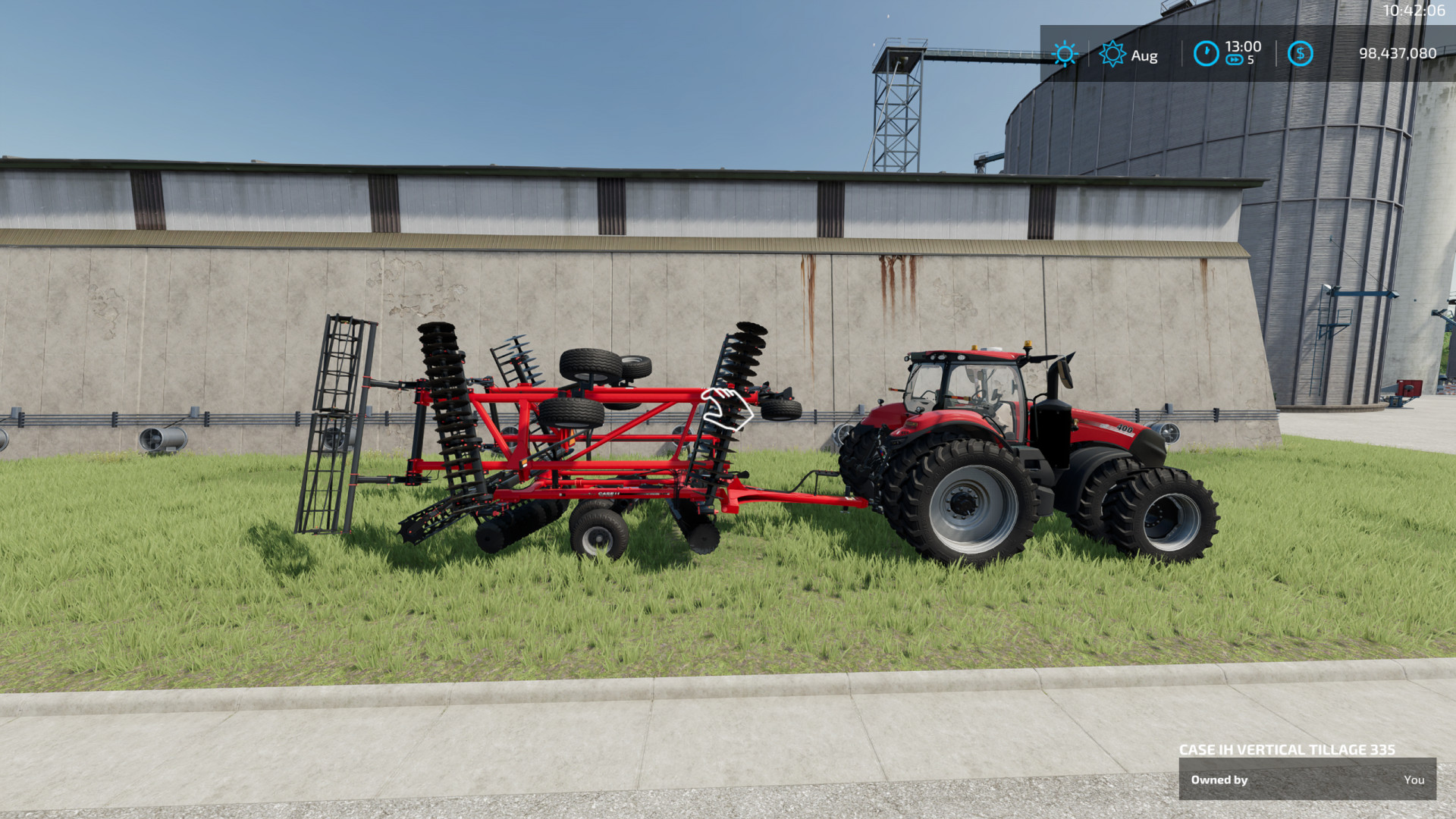Select the weather forecast sun icon
The height and width of the screenshot is (819, 1456).
1112,55
